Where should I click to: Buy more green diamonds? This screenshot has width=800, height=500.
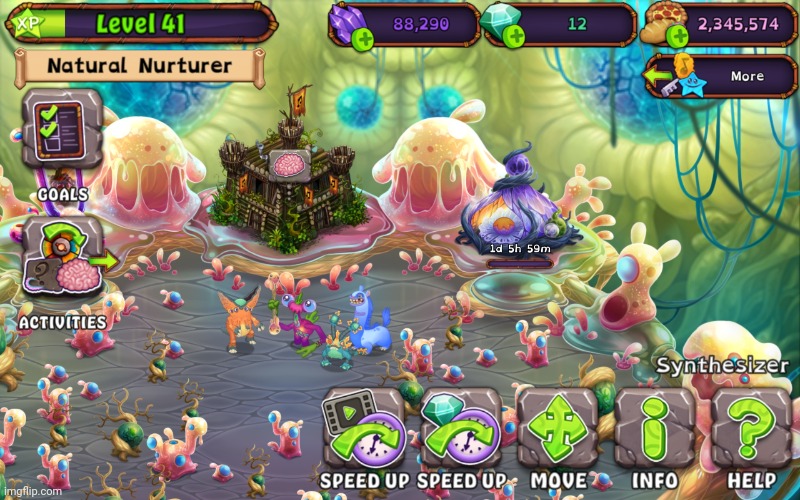pyautogui.click(x=516, y=38)
